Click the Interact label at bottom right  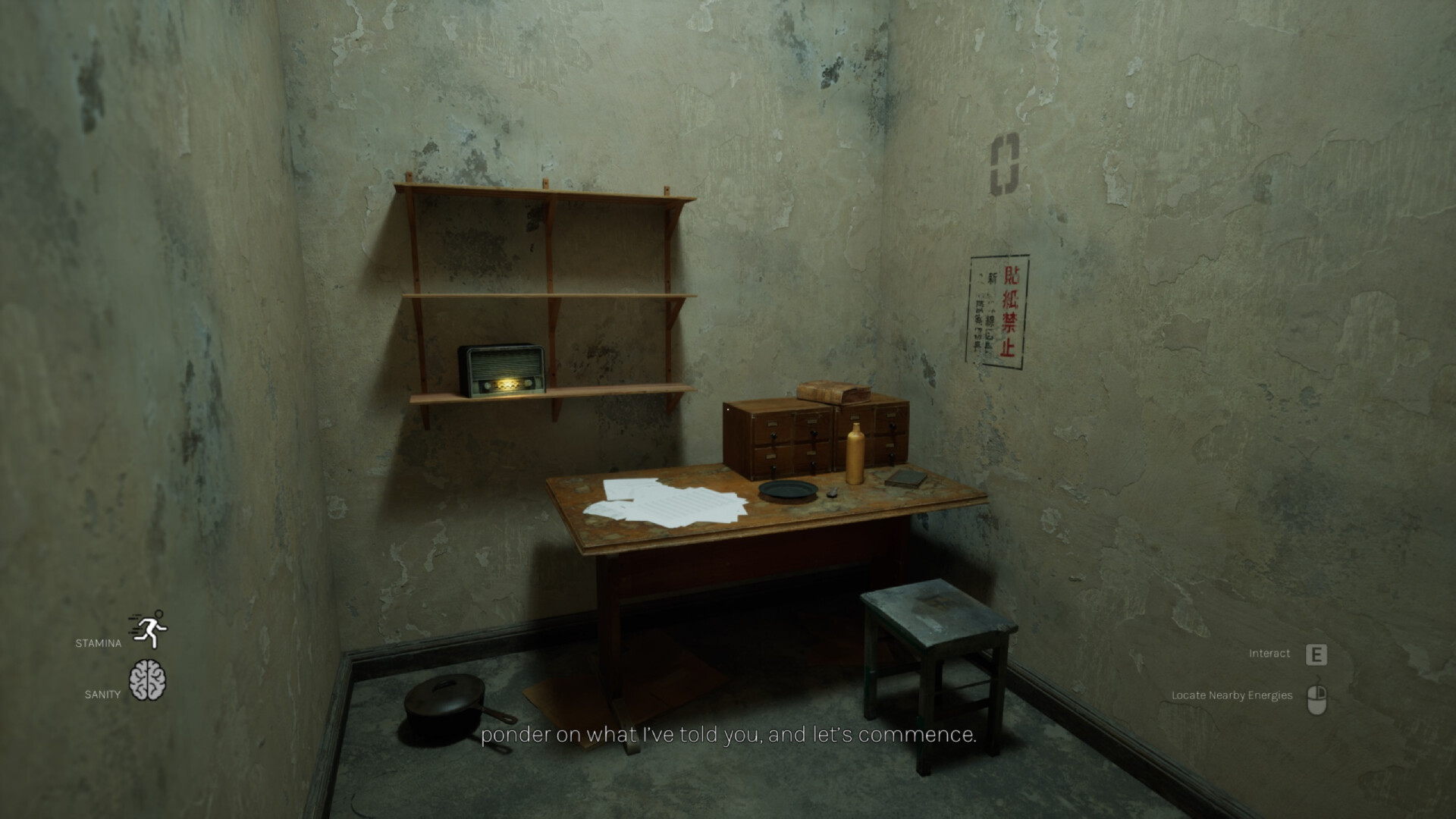tap(1269, 652)
